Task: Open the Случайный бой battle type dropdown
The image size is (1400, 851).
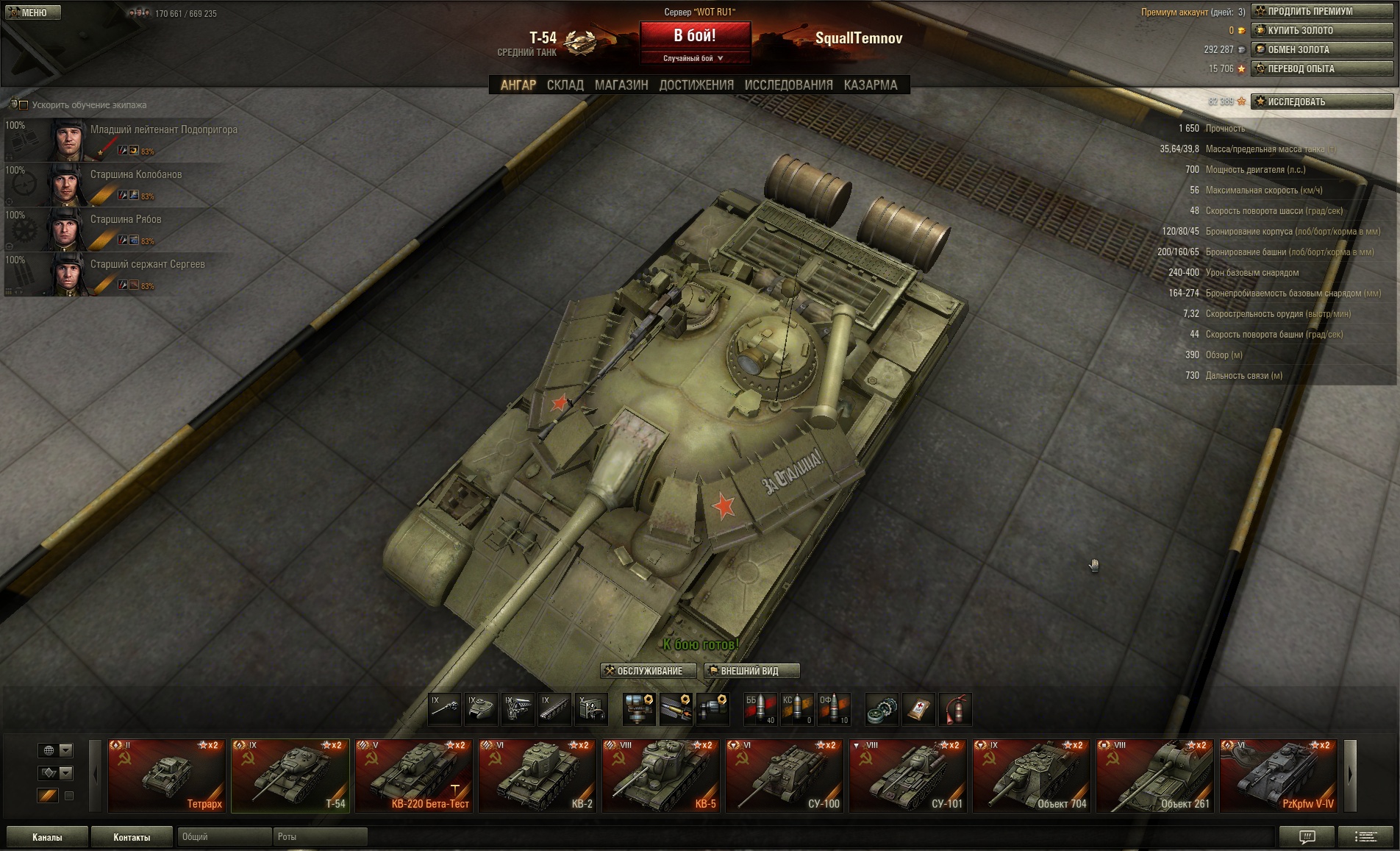Action: click(695, 59)
